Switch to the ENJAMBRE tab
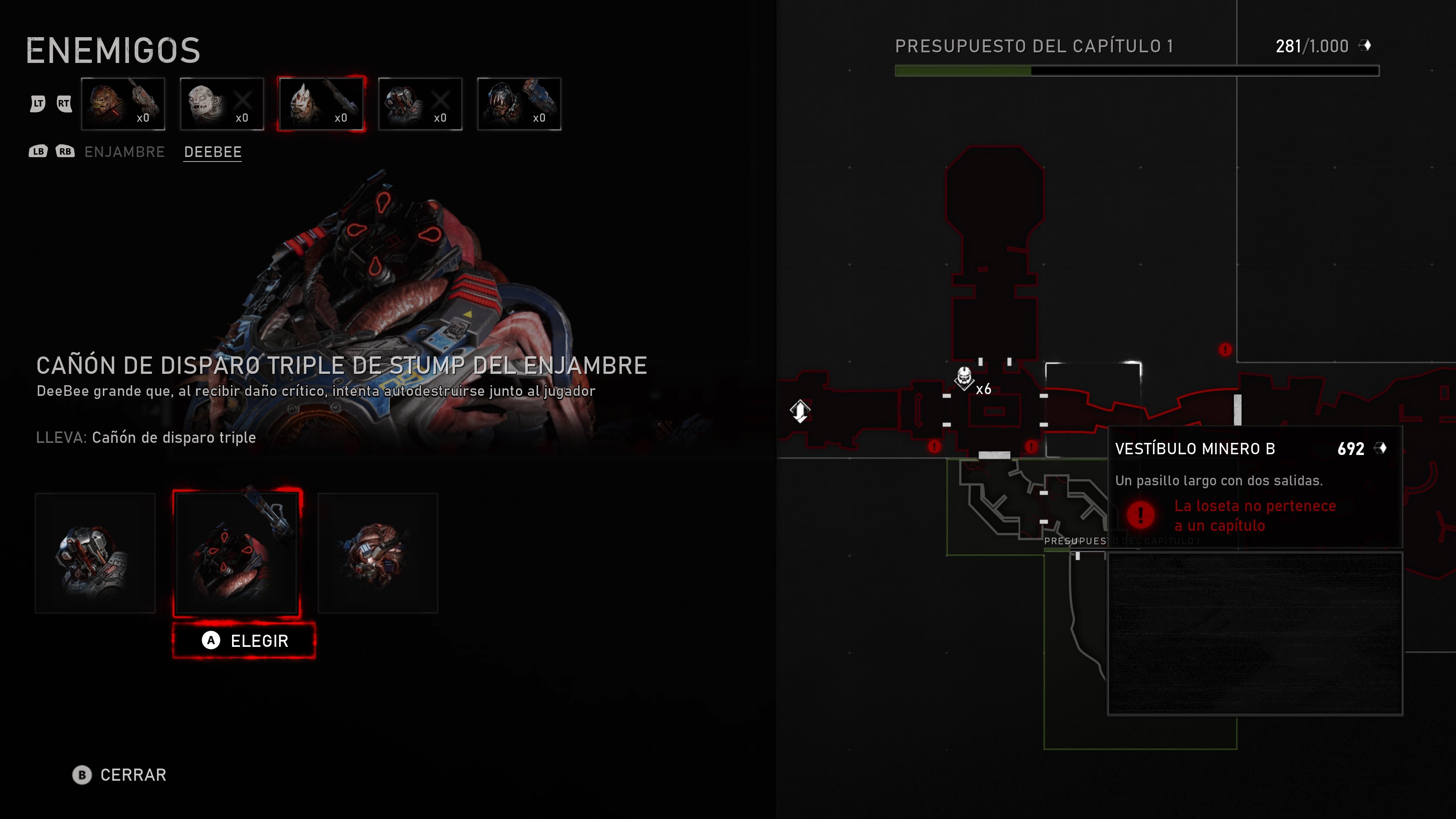The height and width of the screenshot is (819, 1456). pos(124,152)
